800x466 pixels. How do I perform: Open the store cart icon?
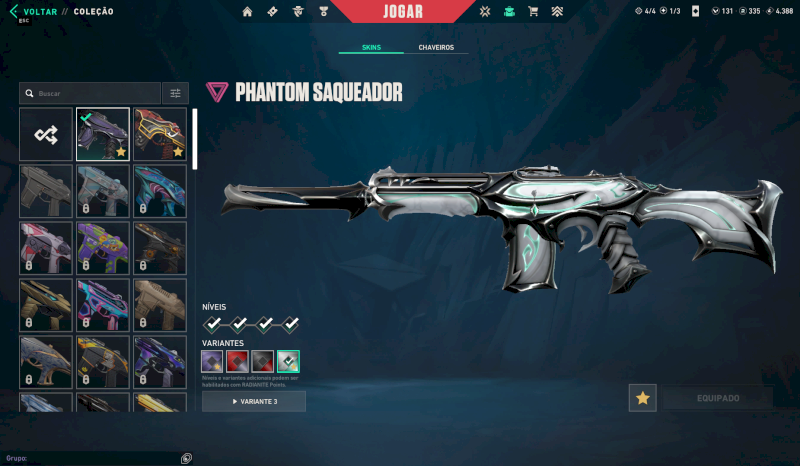533,12
